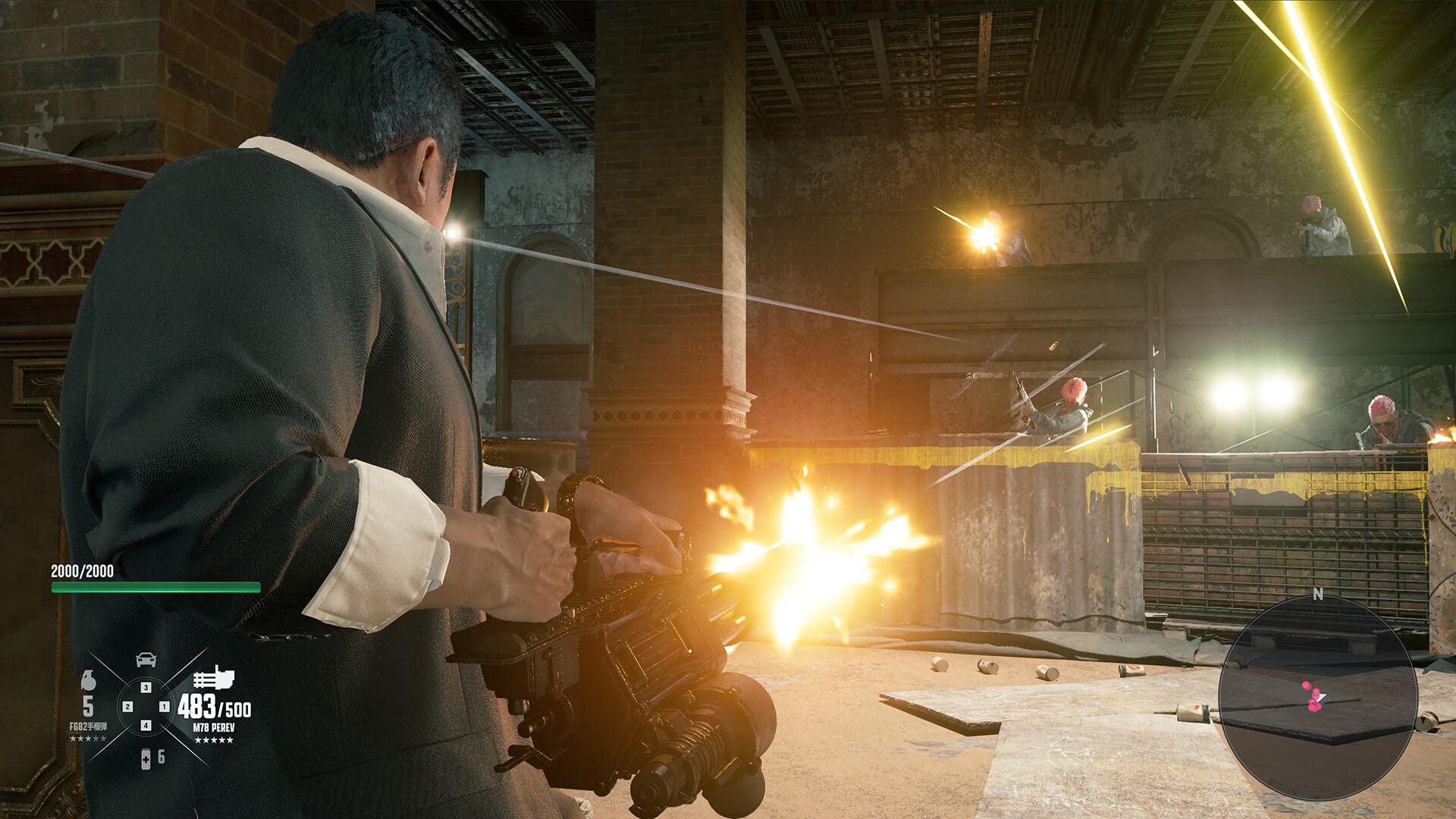Open the circular minimap
The height and width of the screenshot is (819, 1456).
pos(1318,696)
